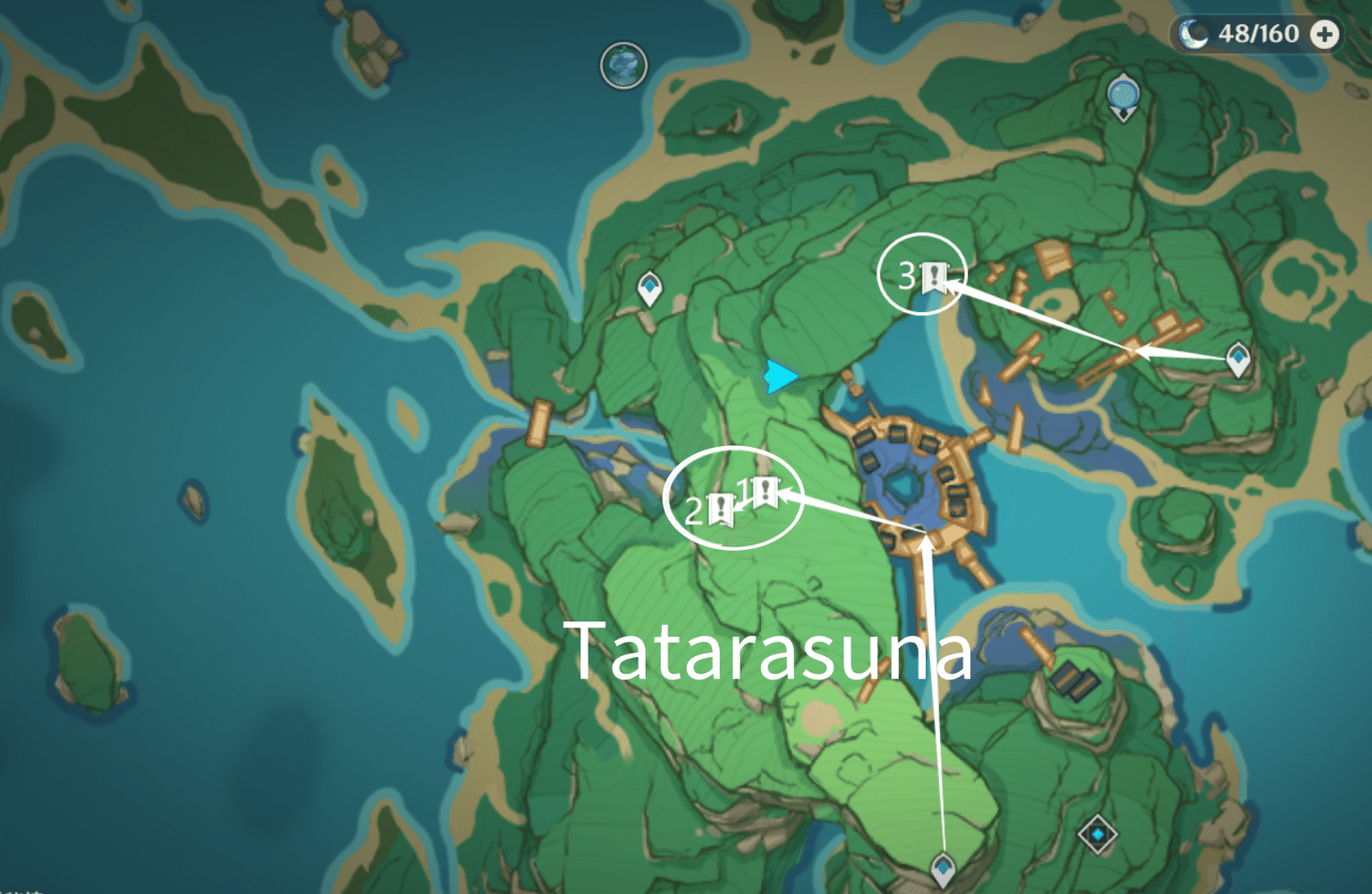Click the wooden bridge on the western waterway
Image resolution: width=1372 pixels, height=894 pixels.
[539, 422]
